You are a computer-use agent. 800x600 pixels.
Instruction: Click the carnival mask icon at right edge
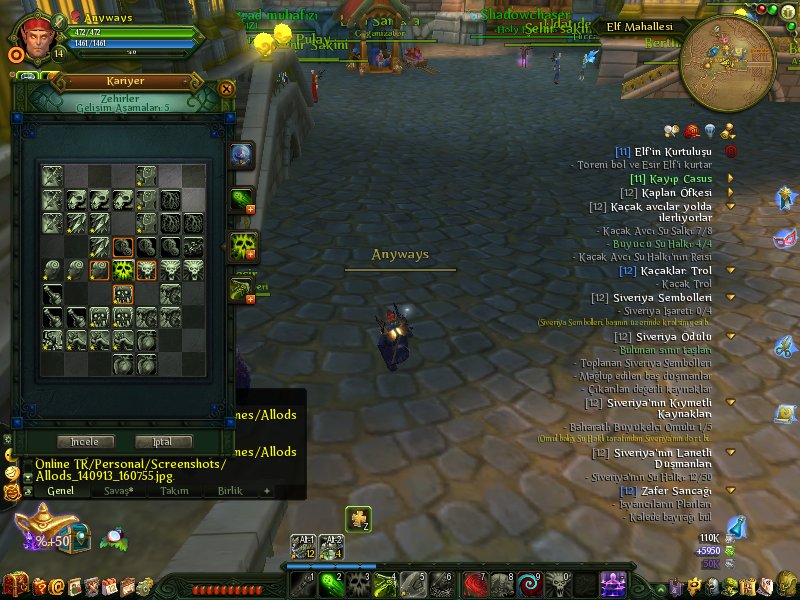(x=785, y=239)
